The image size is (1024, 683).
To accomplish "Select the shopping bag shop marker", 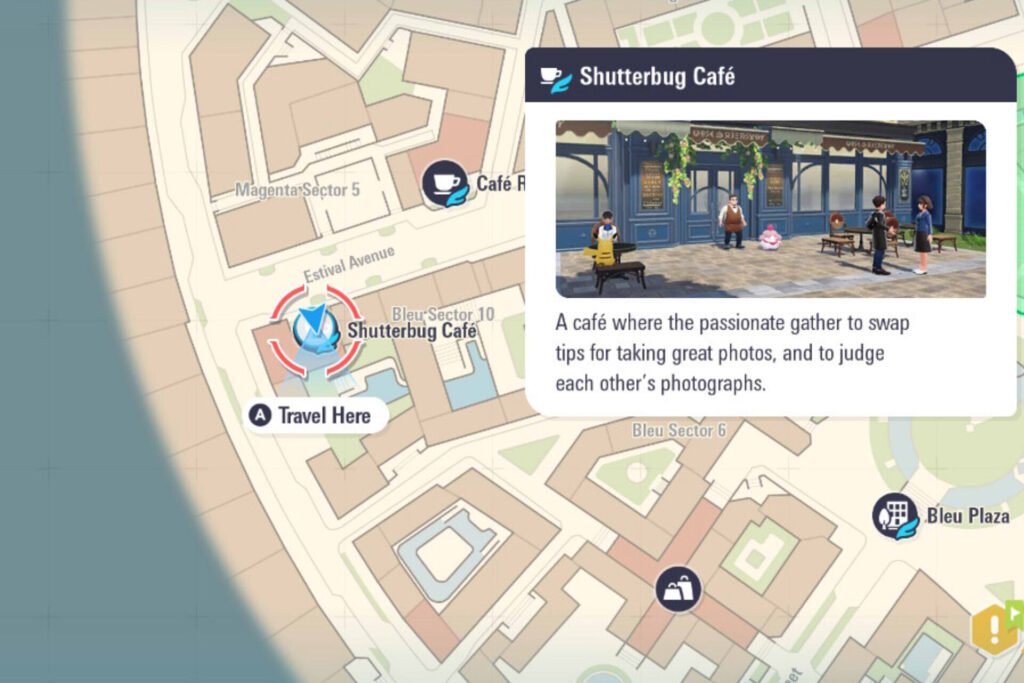I will click(x=679, y=589).
